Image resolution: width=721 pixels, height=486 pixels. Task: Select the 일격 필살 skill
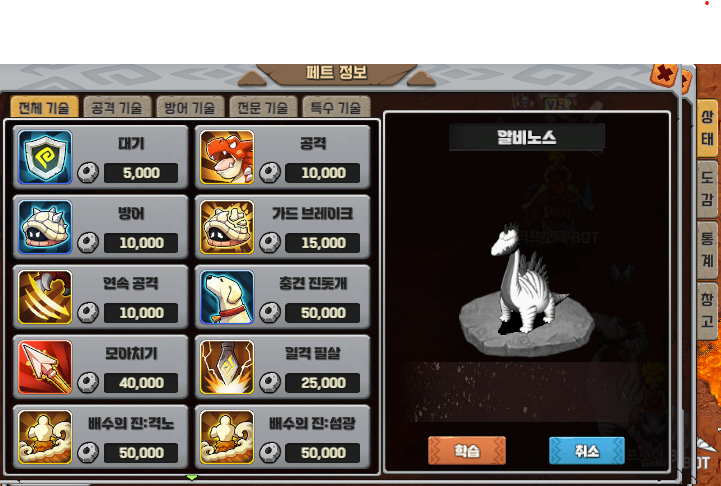284,367
